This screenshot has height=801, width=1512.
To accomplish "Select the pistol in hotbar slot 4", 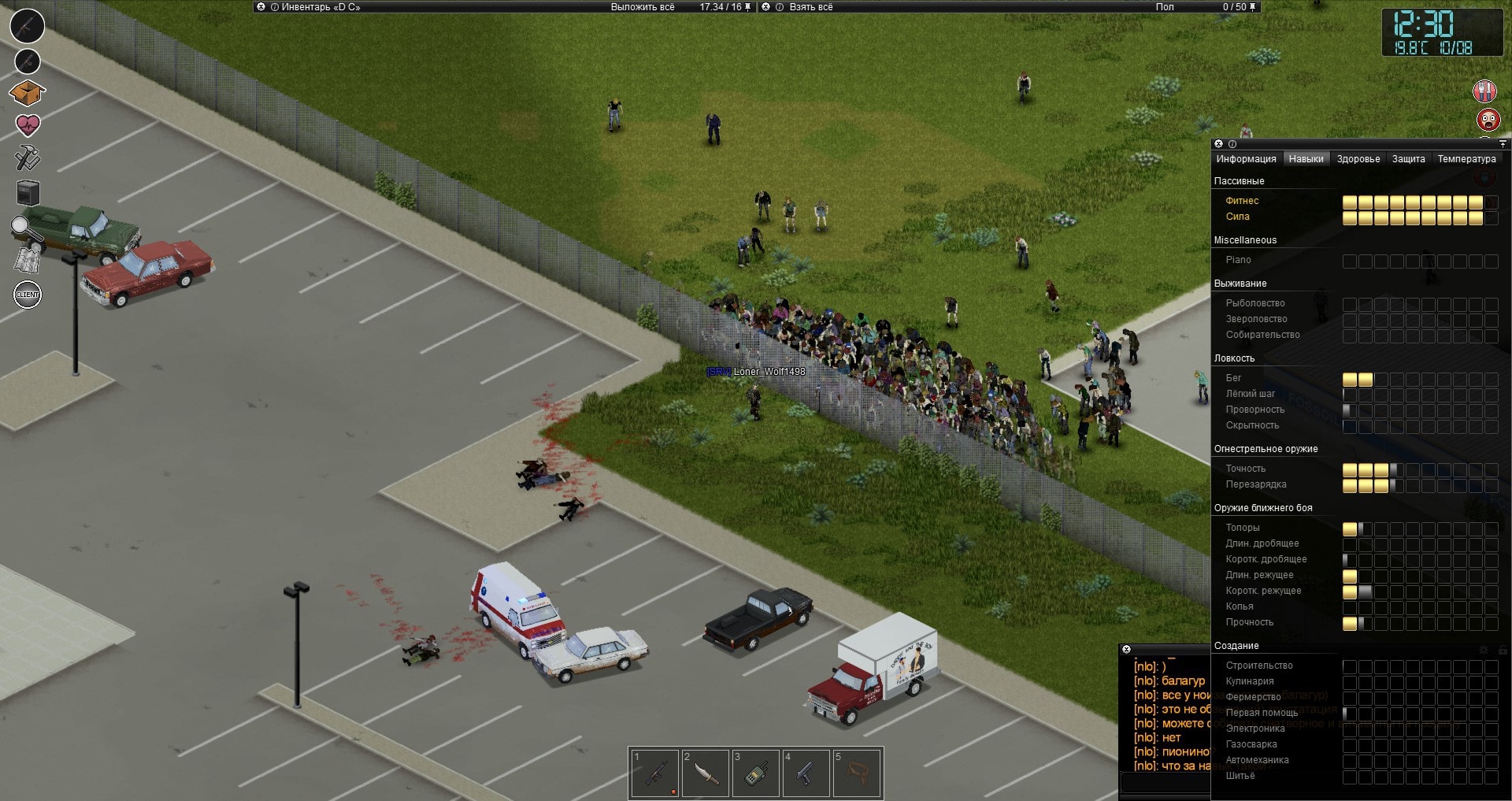I will coord(806,773).
